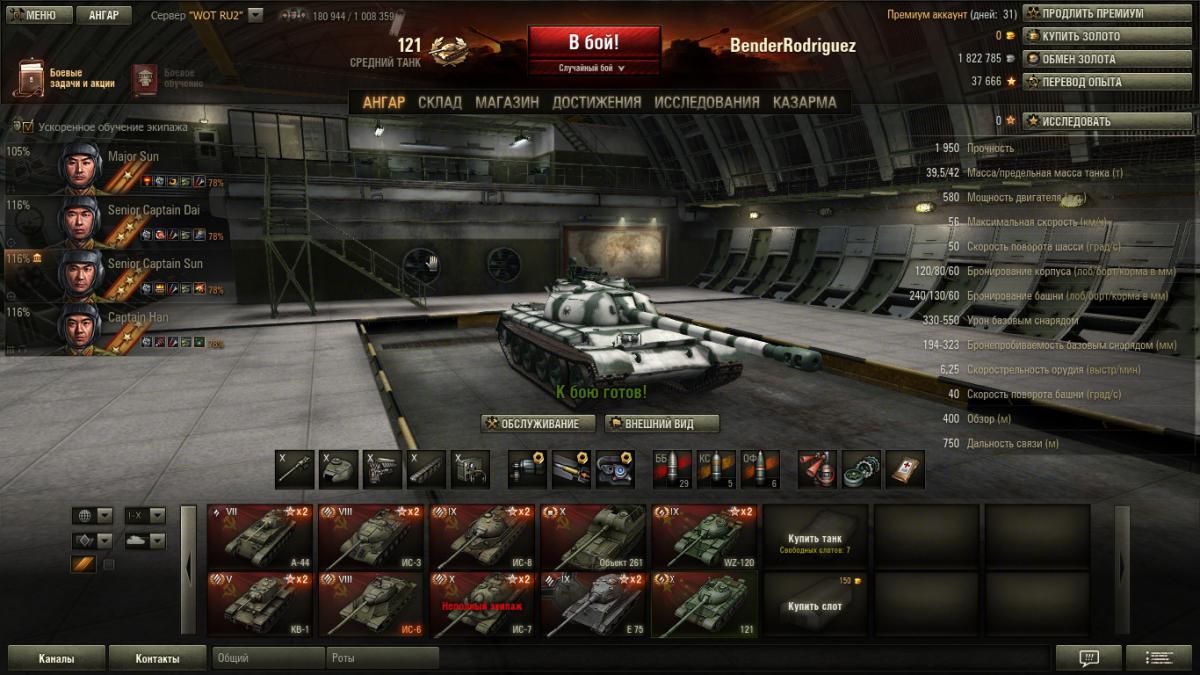This screenshot has width=1200, height=675.
Task: Open the Внешний вид customization
Action: click(x=662, y=424)
